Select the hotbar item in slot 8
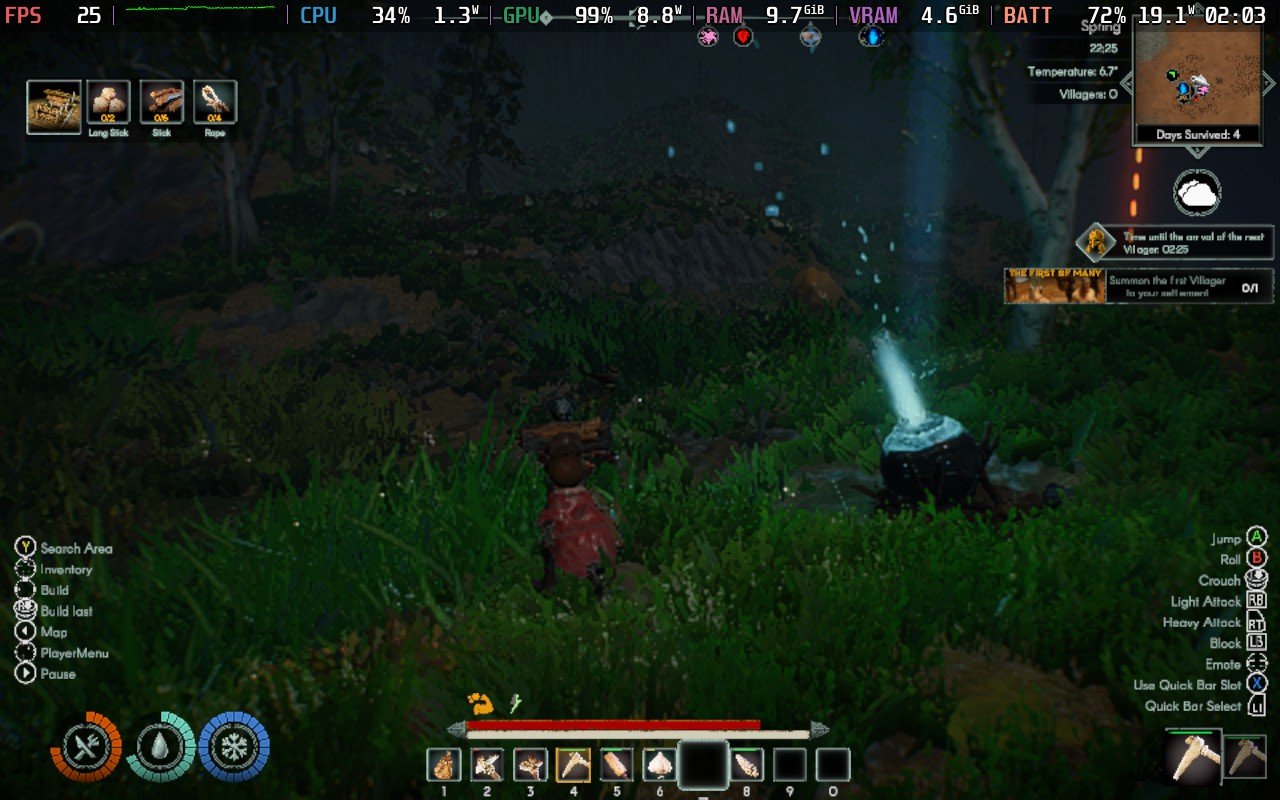 [746, 765]
